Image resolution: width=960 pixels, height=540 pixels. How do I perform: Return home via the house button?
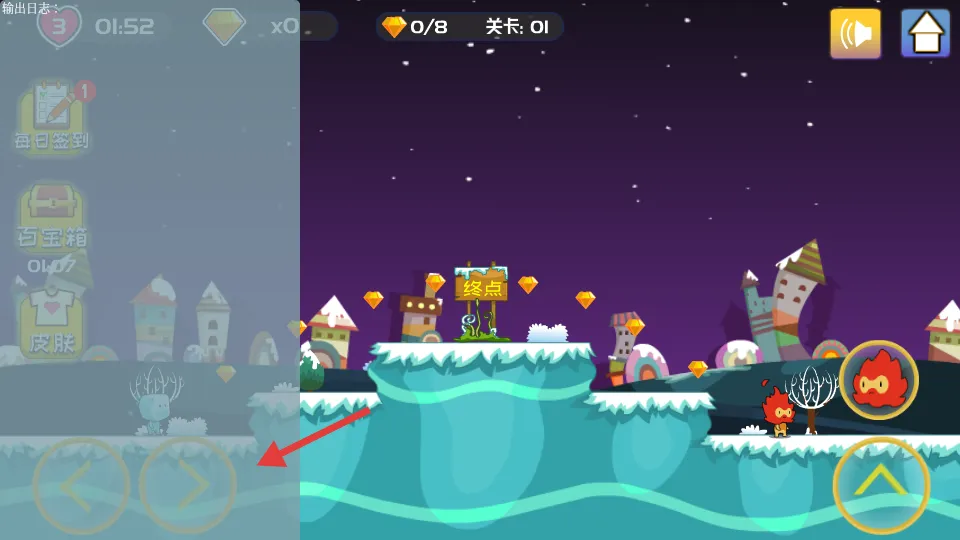[x=925, y=34]
